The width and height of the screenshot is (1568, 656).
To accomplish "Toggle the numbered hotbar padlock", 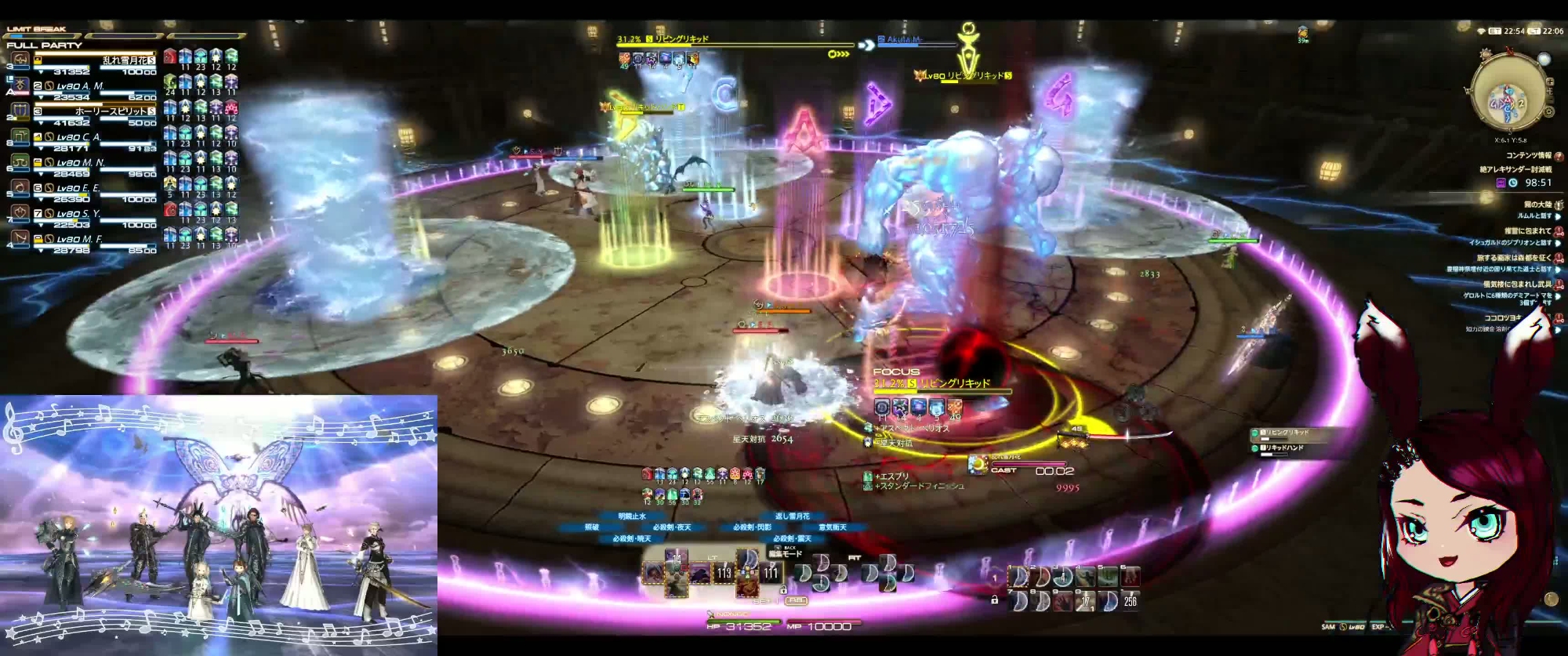I will (x=994, y=600).
